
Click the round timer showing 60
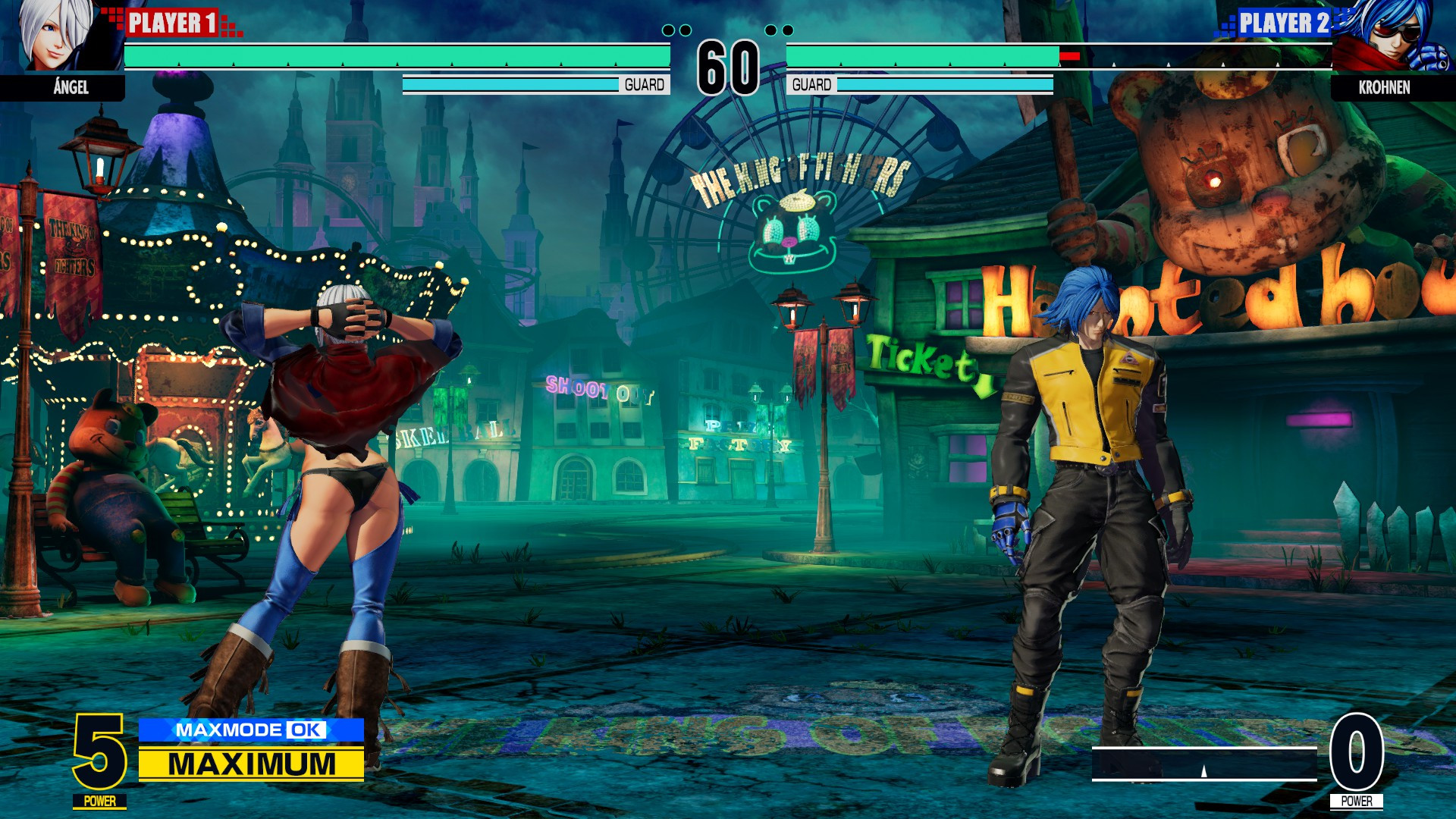(730, 63)
